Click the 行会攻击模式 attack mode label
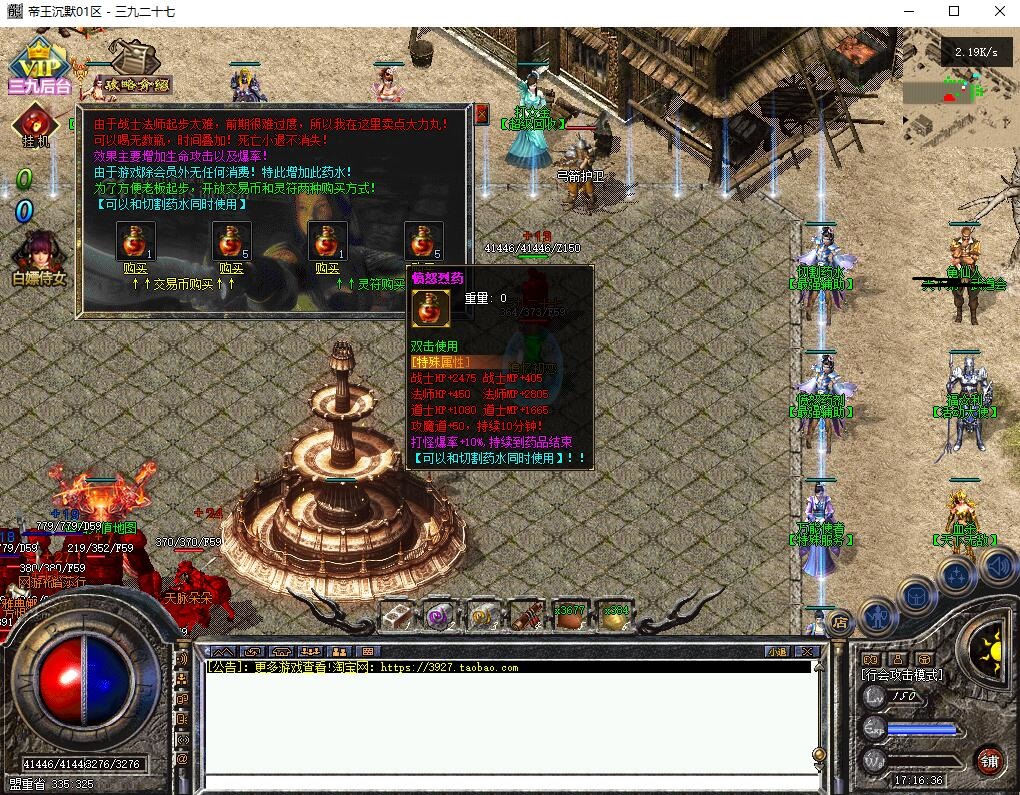Image resolution: width=1020 pixels, height=795 pixels. click(902, 675)
